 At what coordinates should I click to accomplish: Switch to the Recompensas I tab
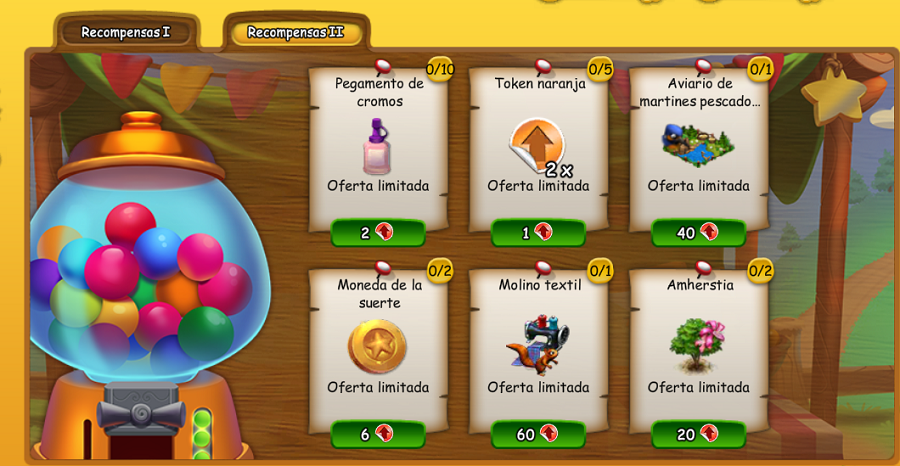(x=126, y=32)
